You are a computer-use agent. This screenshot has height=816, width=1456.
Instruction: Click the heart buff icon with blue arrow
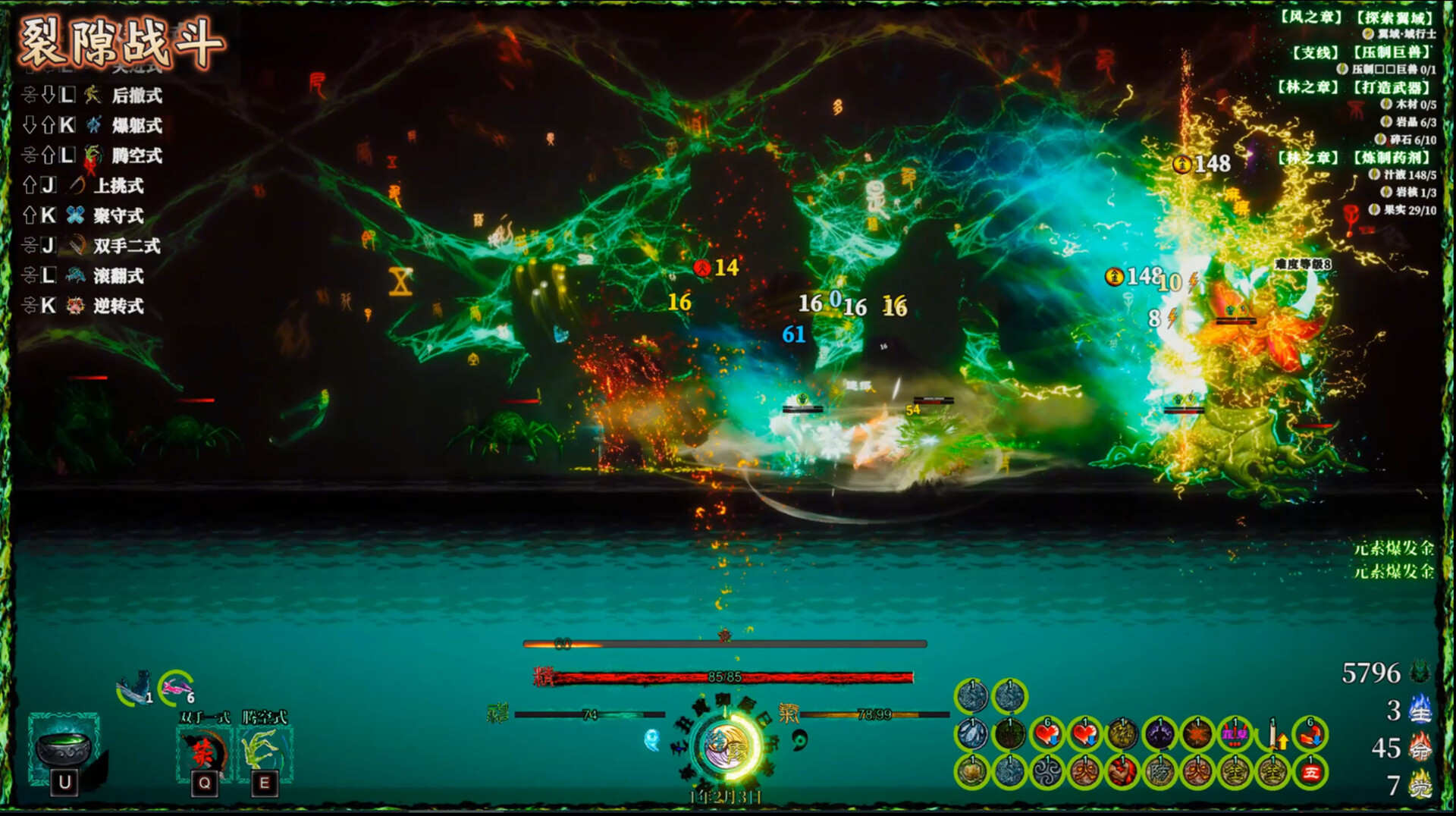click(x=1047, y=734)
